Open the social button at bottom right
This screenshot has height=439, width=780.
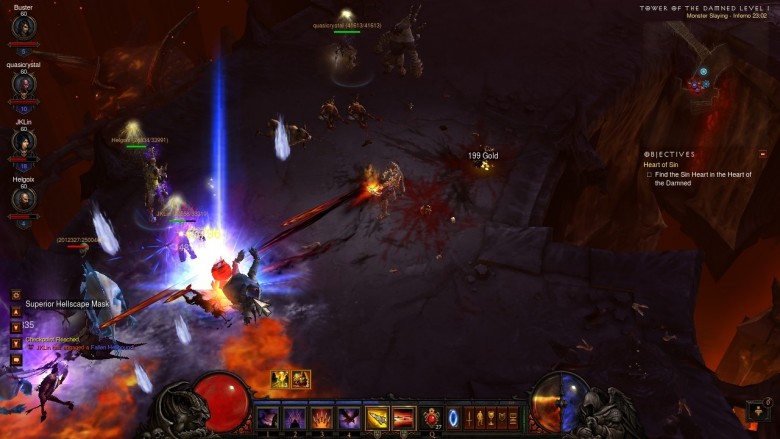pos(759,410)
